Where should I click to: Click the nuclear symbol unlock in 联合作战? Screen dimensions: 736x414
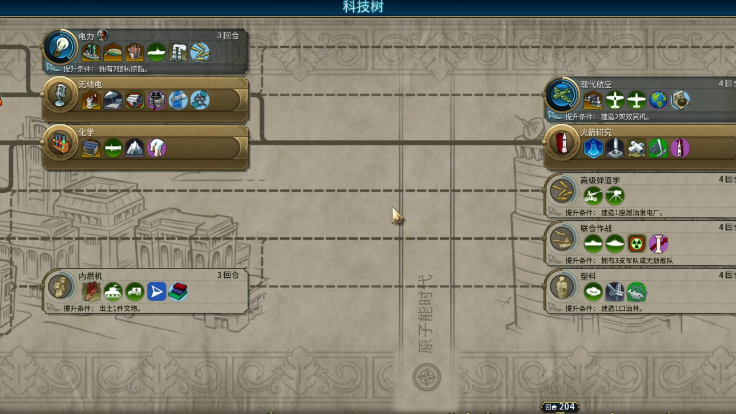tap(636, 243)
